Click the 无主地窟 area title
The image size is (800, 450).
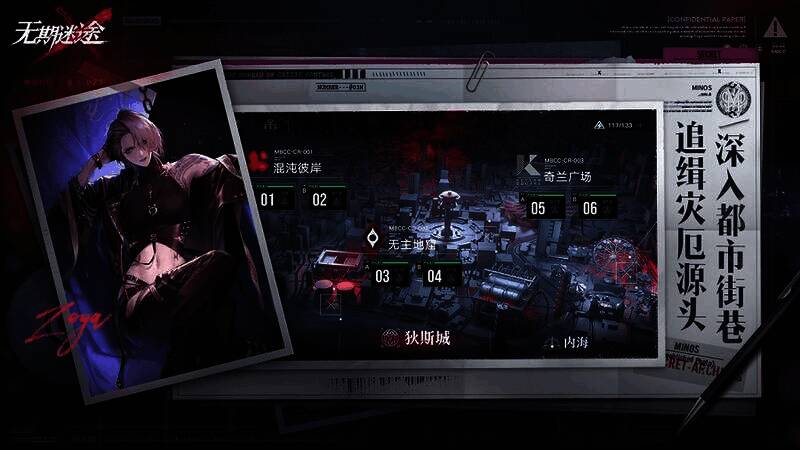(412, 244)
